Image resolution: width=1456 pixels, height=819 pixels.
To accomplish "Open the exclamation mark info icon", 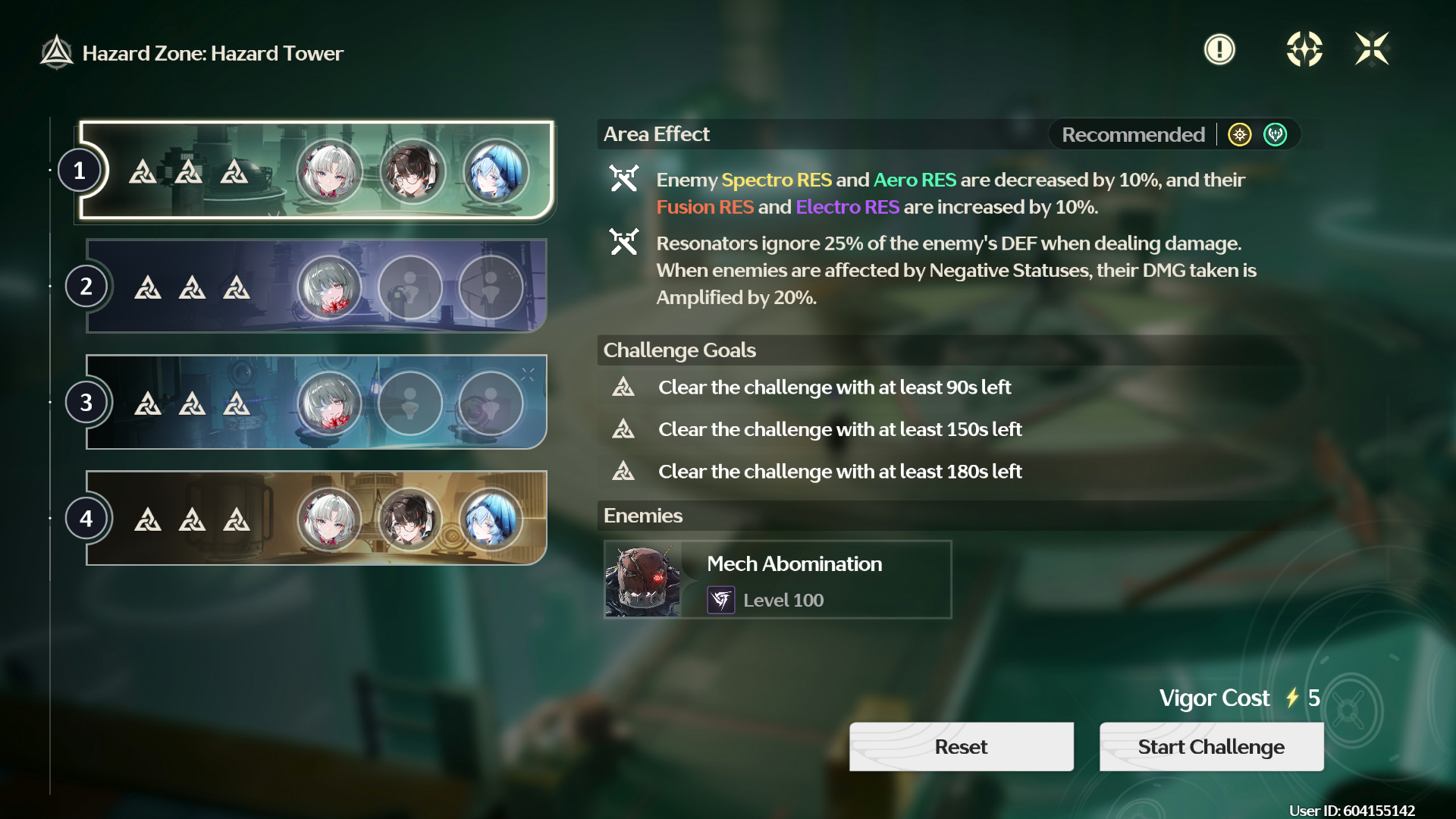I will click(1219, 50).
